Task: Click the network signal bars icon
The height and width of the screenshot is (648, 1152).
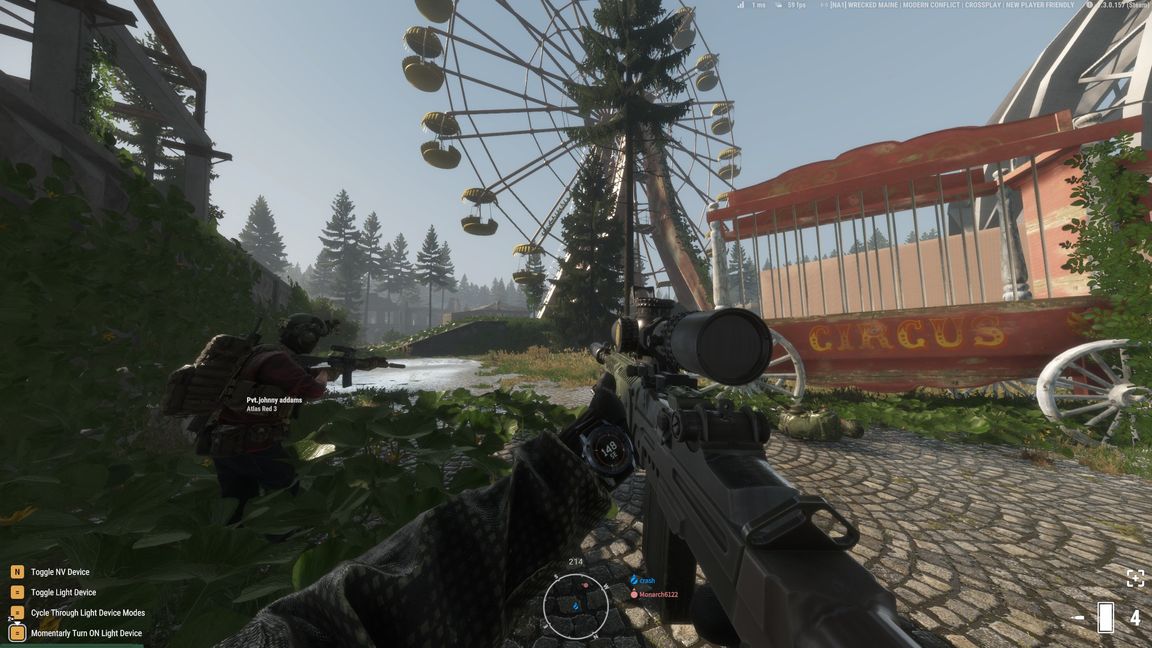Action: (741, 5)
